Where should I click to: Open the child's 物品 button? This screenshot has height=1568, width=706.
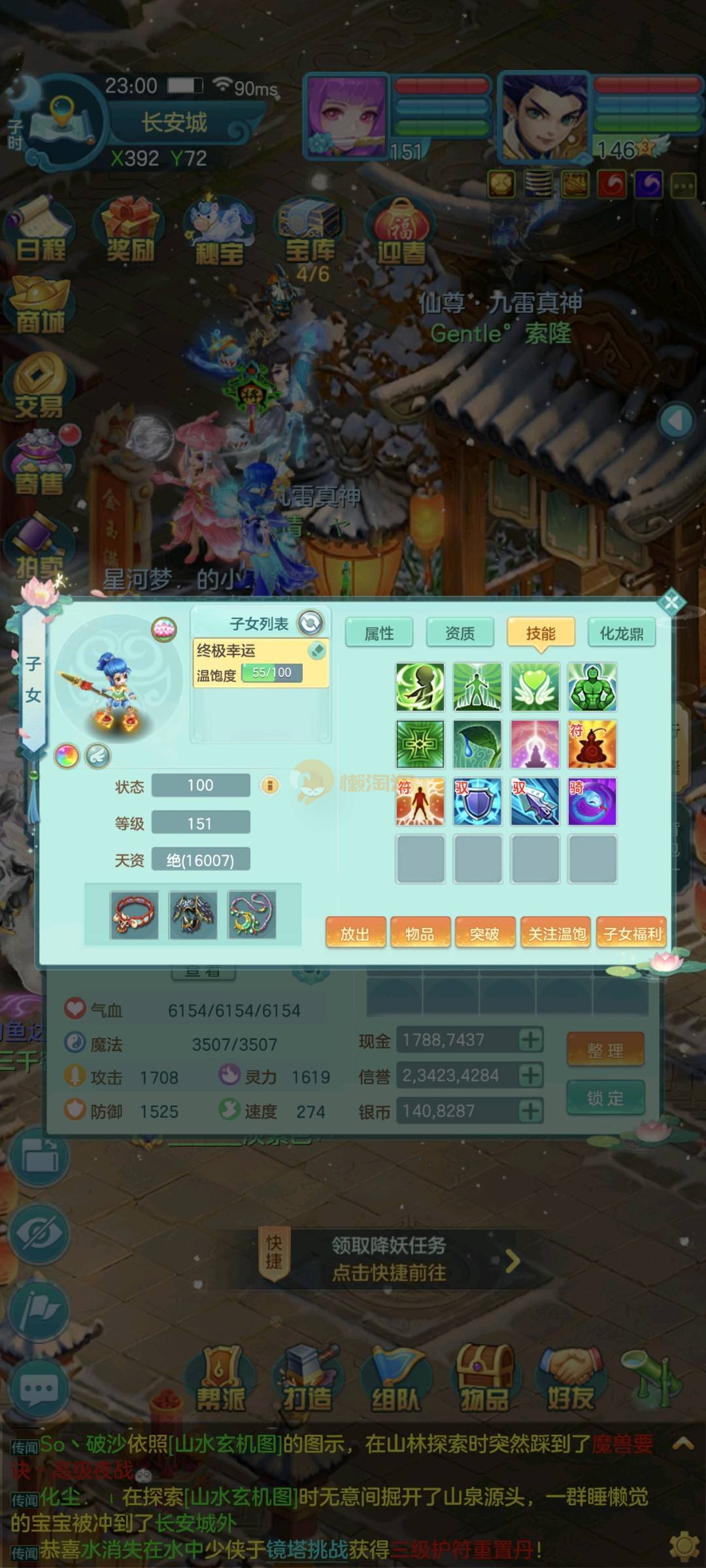pyautogui.click(x=420, y=934)
